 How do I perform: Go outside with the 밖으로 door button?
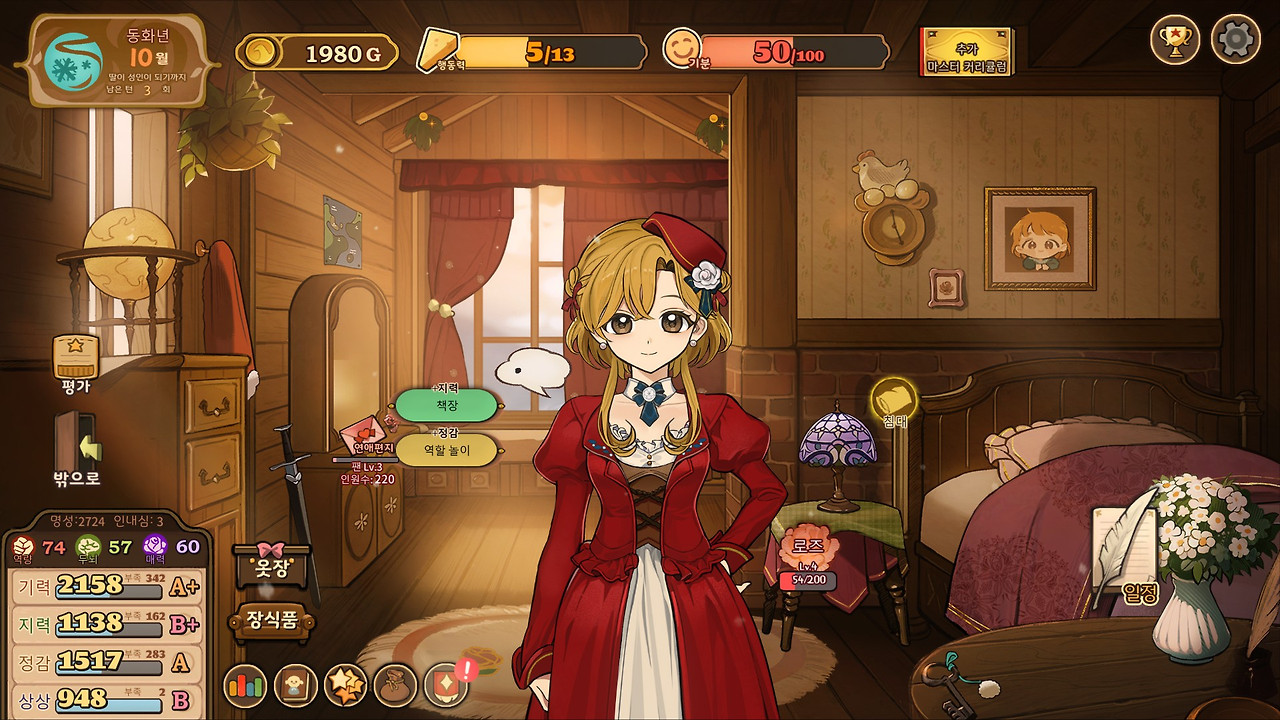click(76, 449)
